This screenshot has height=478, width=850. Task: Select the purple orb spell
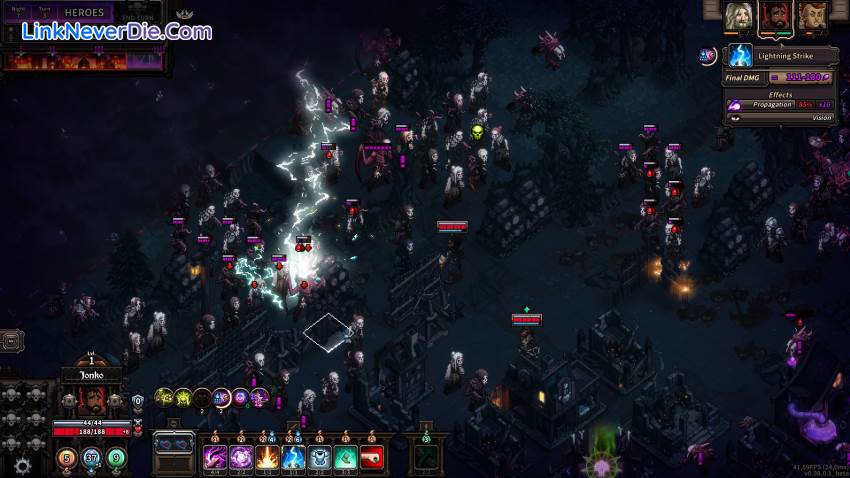point(241,458)
